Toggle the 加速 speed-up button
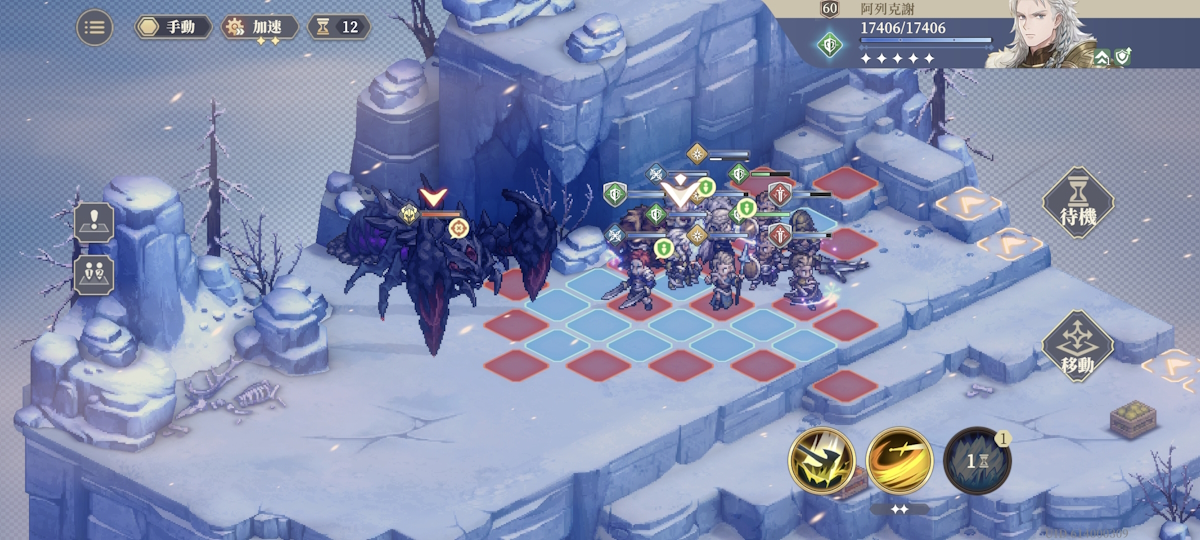Image resolution: width=1200 pixels, height=540 pixels. click(260, 27)
